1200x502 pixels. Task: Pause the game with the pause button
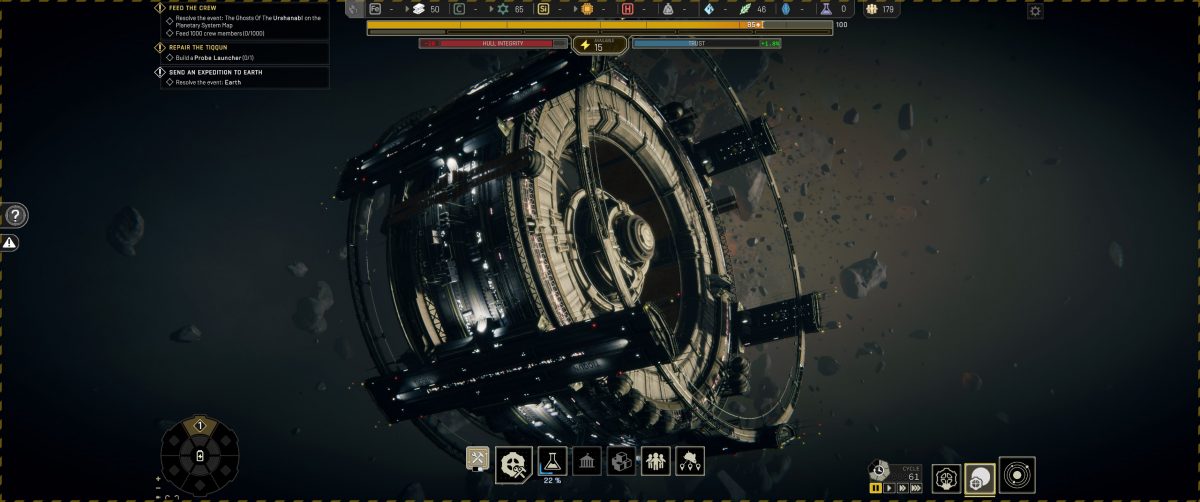point(876,488)
